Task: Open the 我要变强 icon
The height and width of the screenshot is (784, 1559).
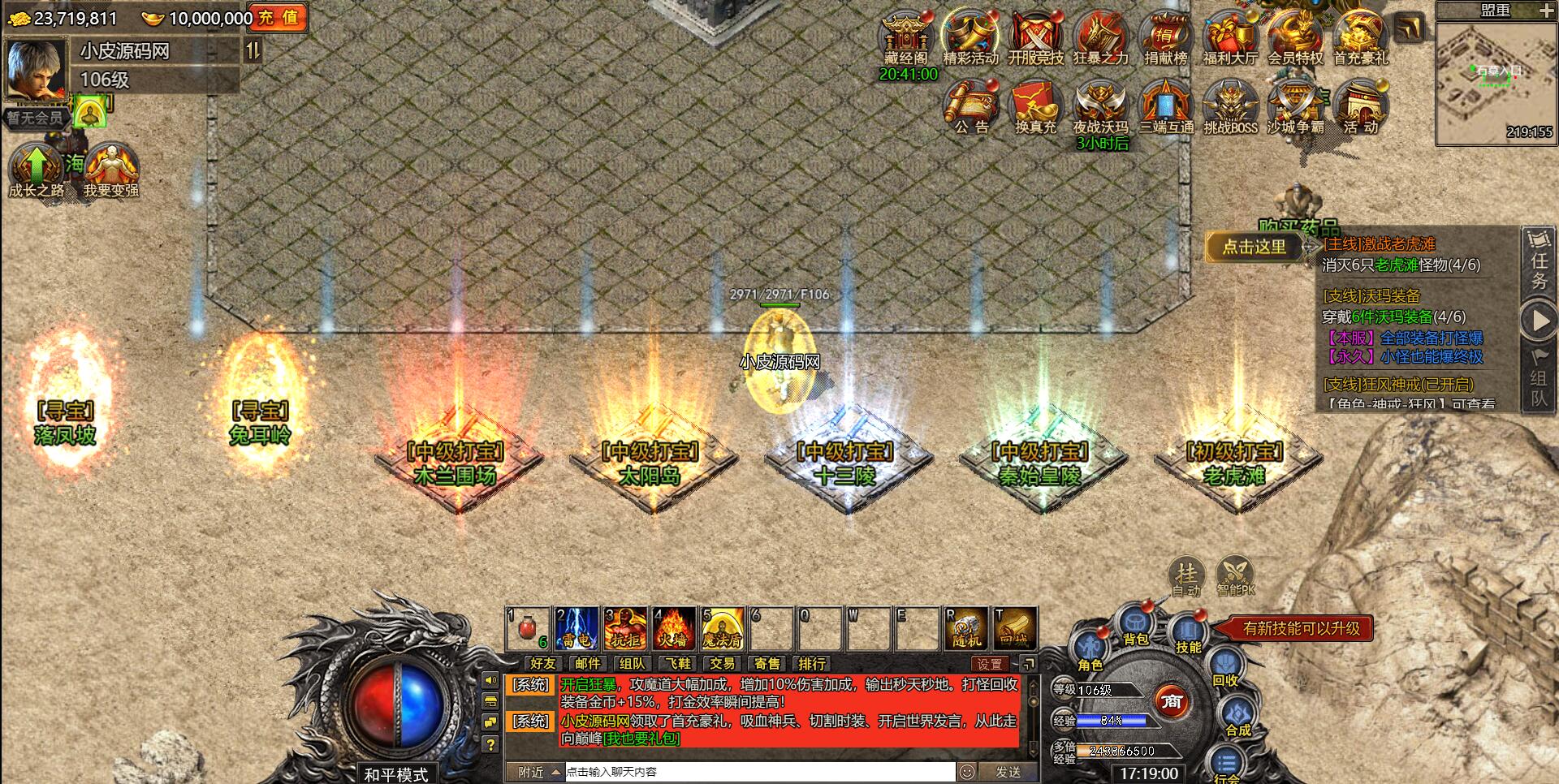Action: [110, 170]
